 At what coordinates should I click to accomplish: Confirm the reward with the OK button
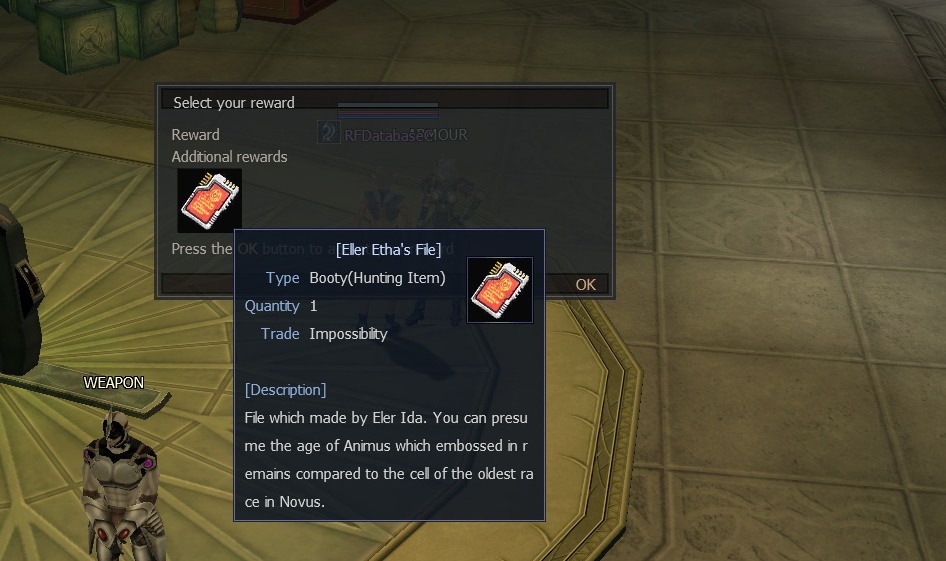point(585,284)
